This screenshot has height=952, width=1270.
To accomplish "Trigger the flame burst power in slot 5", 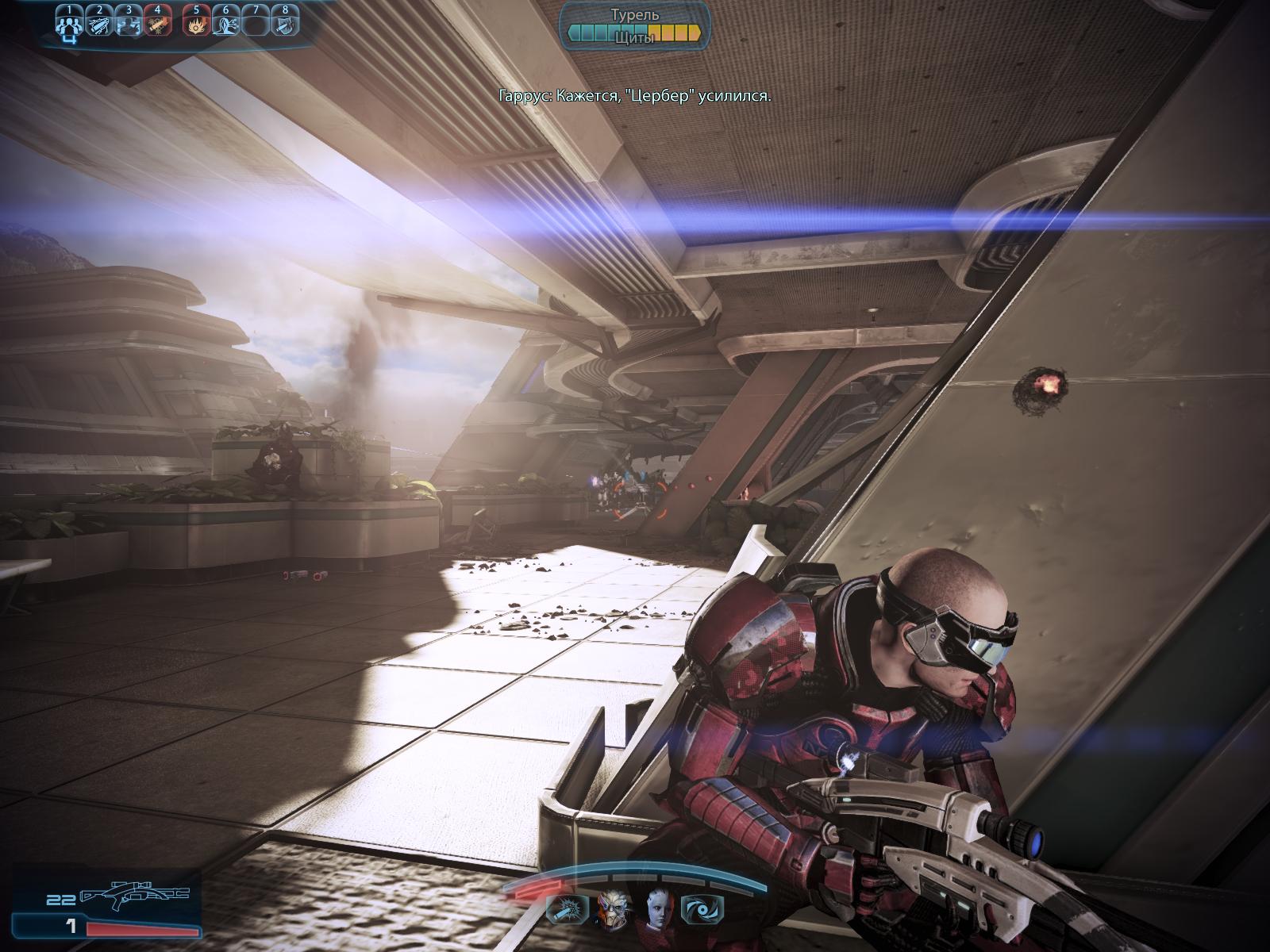I will (x=196, y=26).
